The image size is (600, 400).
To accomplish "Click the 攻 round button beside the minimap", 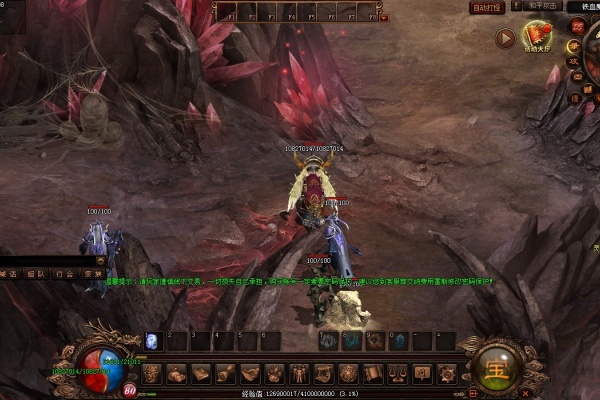I will coord(574,61).
